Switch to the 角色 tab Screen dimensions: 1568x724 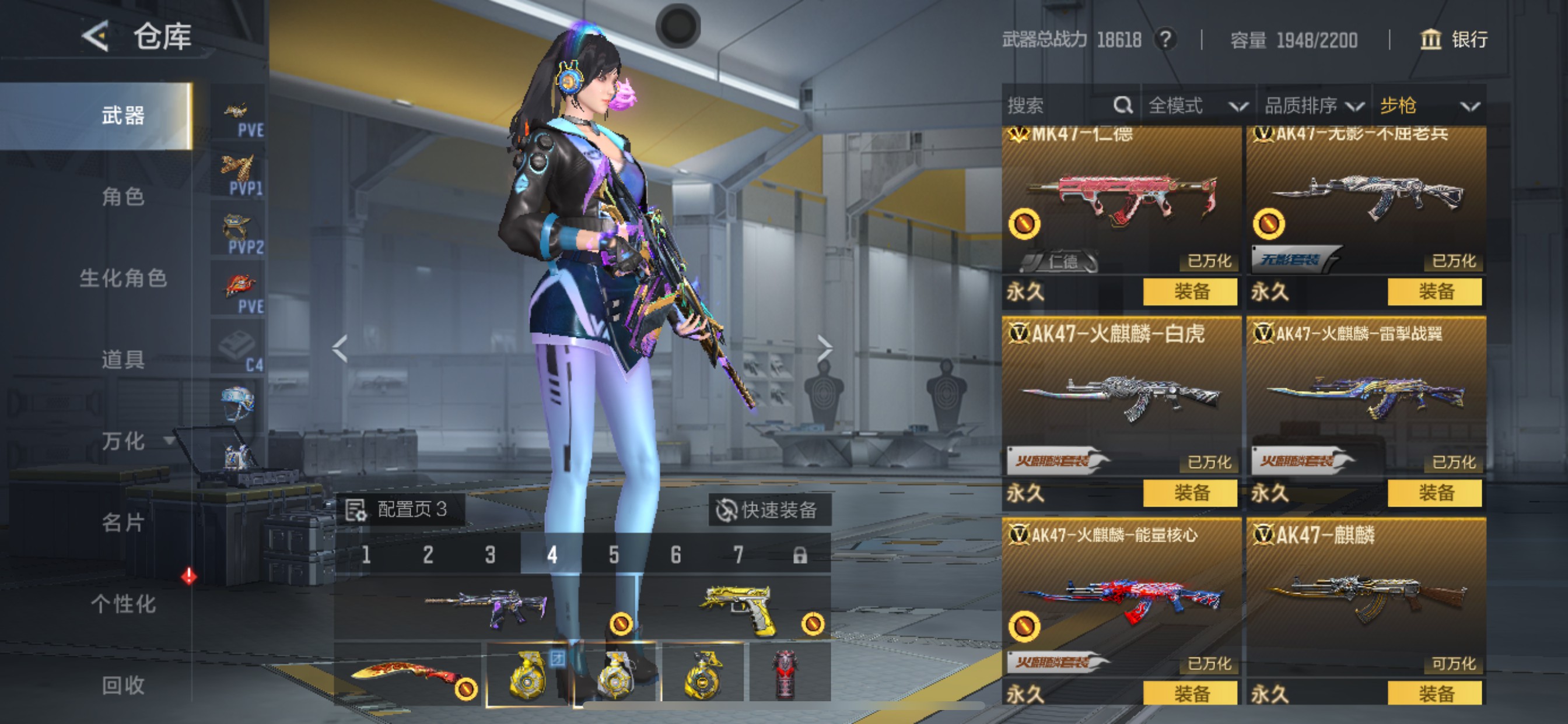(x=123, y=196)
